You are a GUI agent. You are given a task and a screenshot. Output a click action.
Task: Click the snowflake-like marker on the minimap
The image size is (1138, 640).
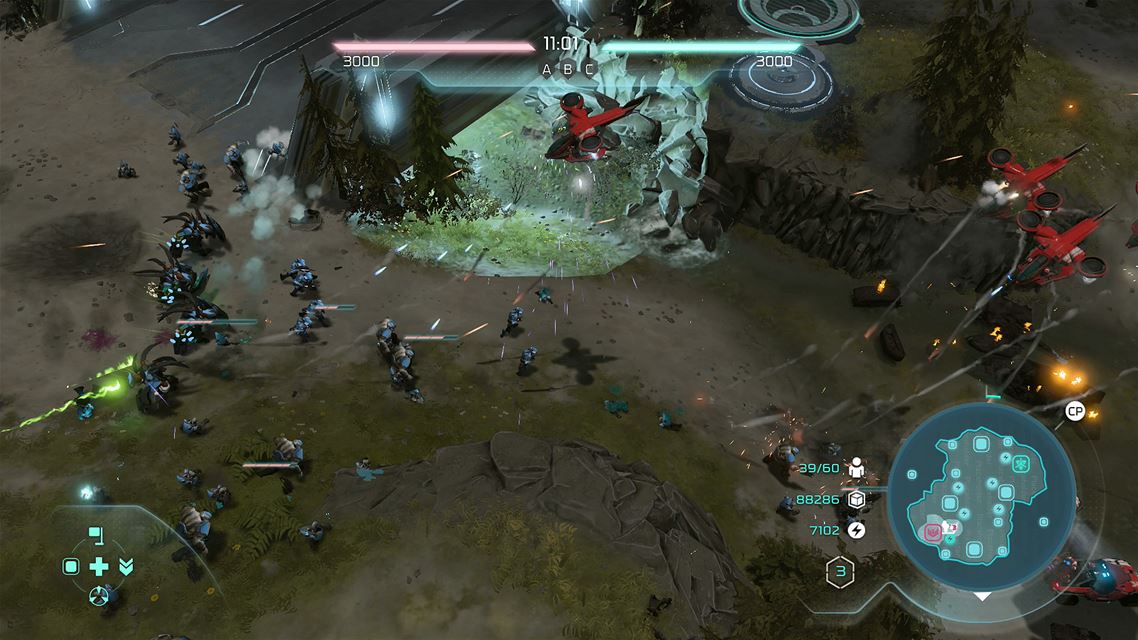point(1021,464)
